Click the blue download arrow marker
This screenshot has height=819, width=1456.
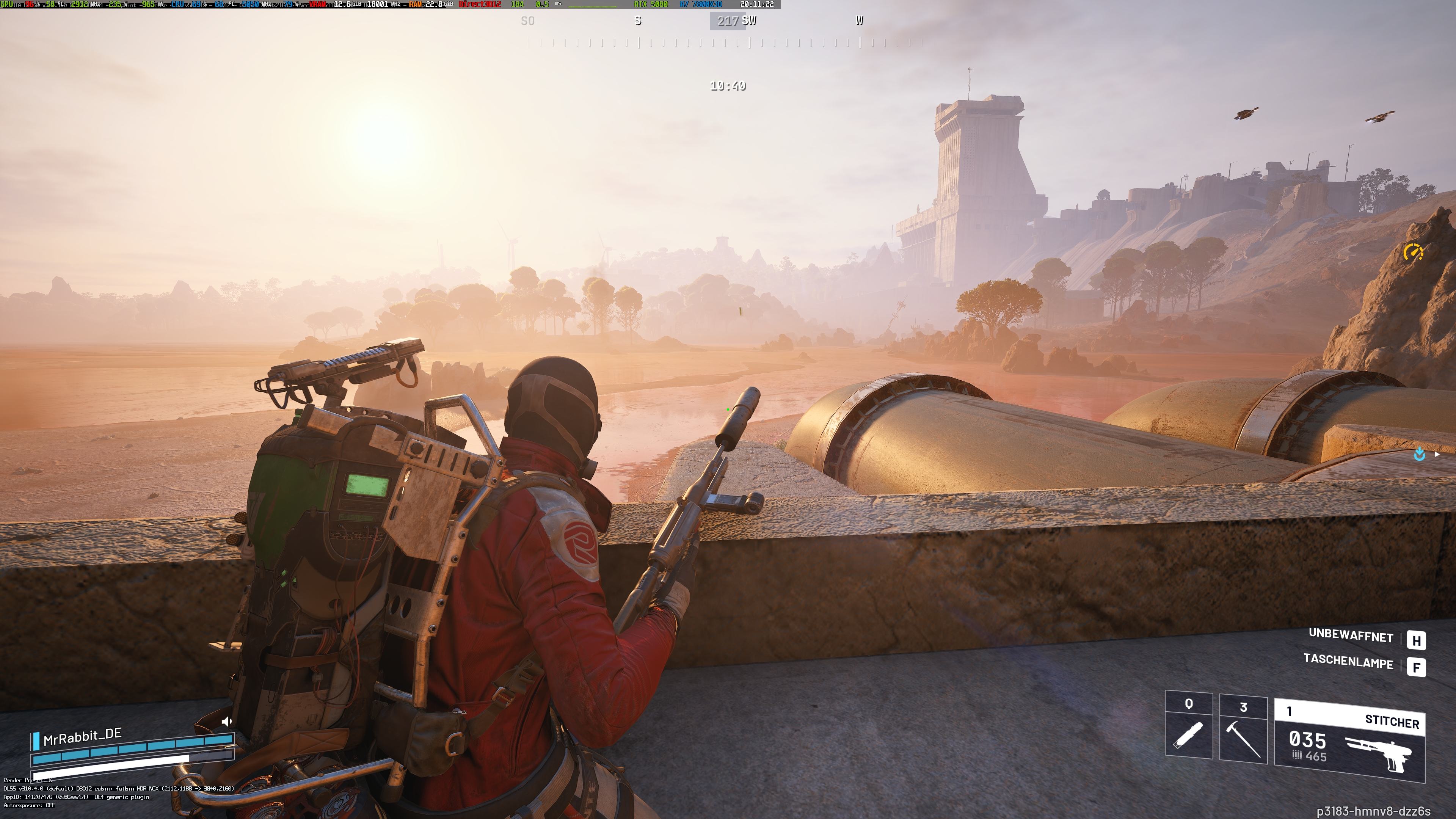click(1419, 455)
